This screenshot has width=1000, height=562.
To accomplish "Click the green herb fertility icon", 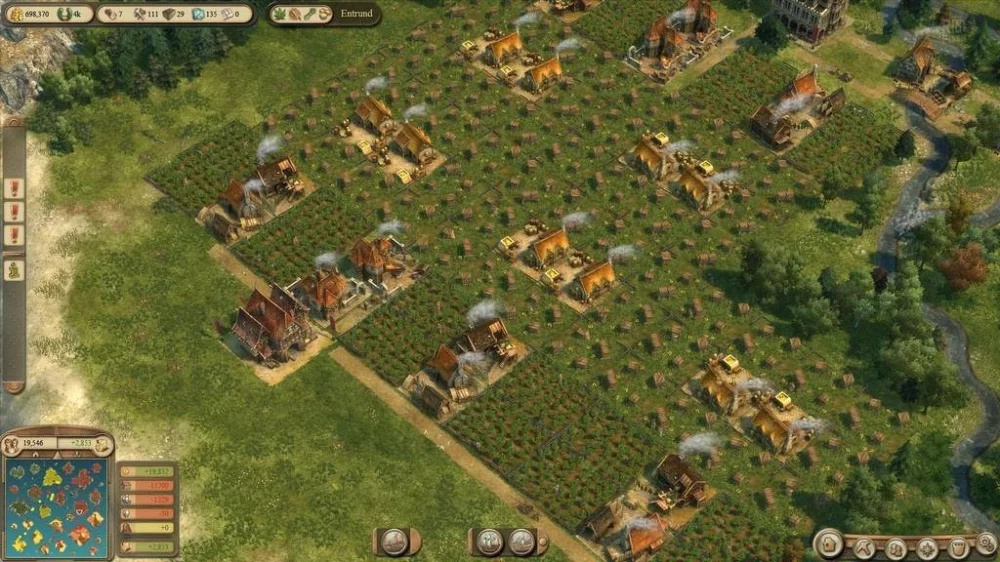I will coord(283,14).
